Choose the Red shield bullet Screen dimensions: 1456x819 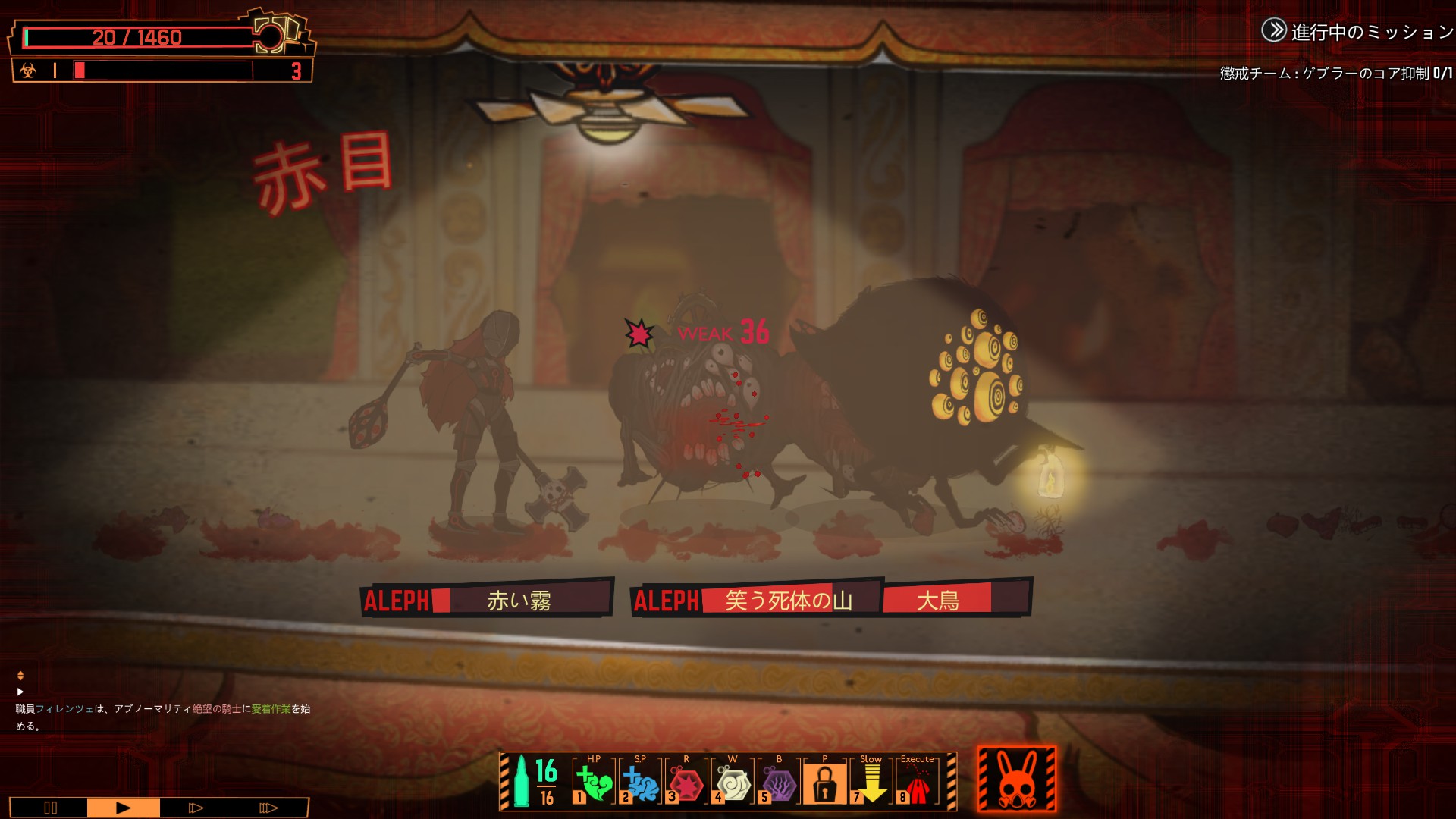coord(686,782)
